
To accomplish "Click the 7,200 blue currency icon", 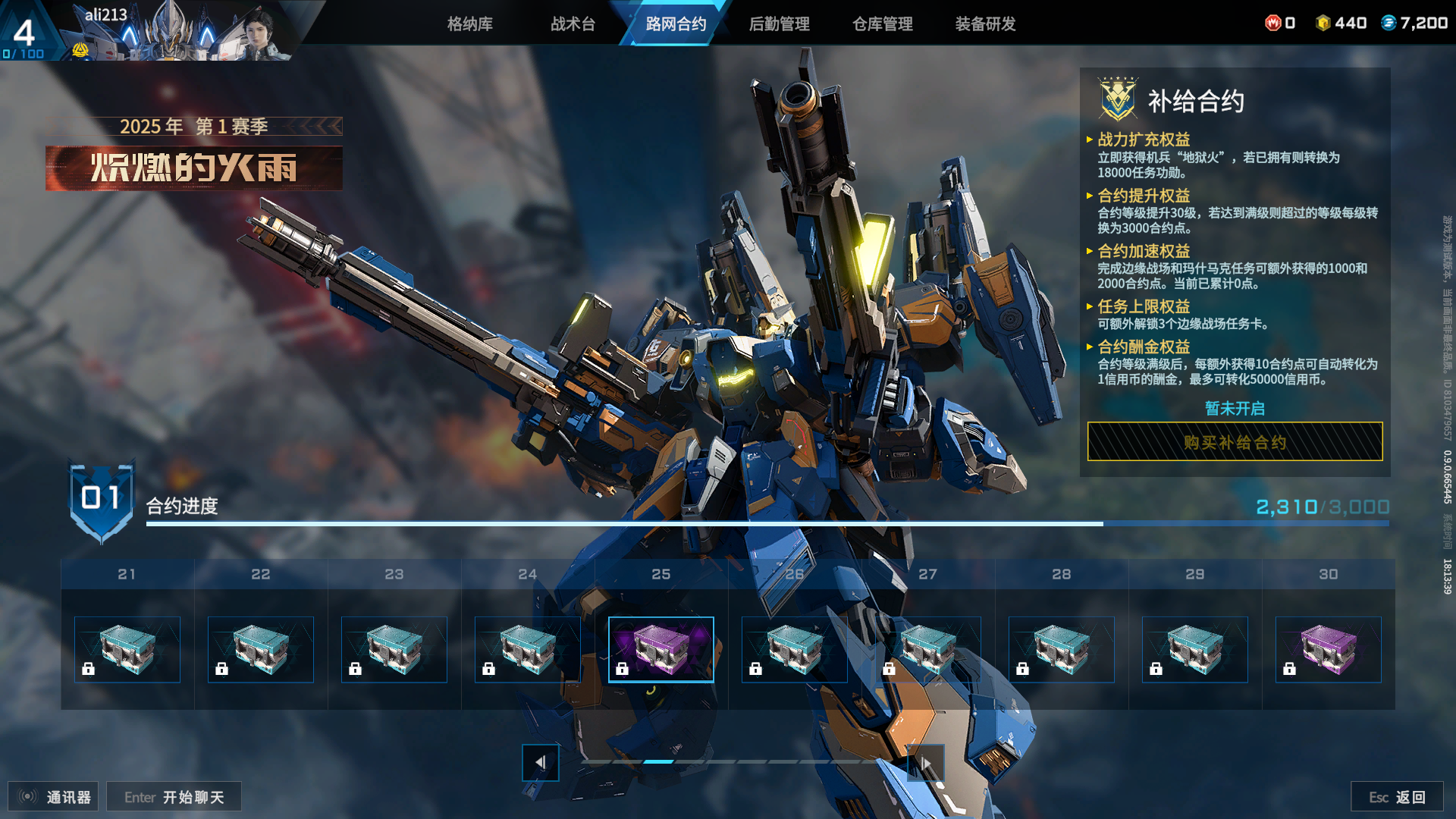I will pos(1389,23).
